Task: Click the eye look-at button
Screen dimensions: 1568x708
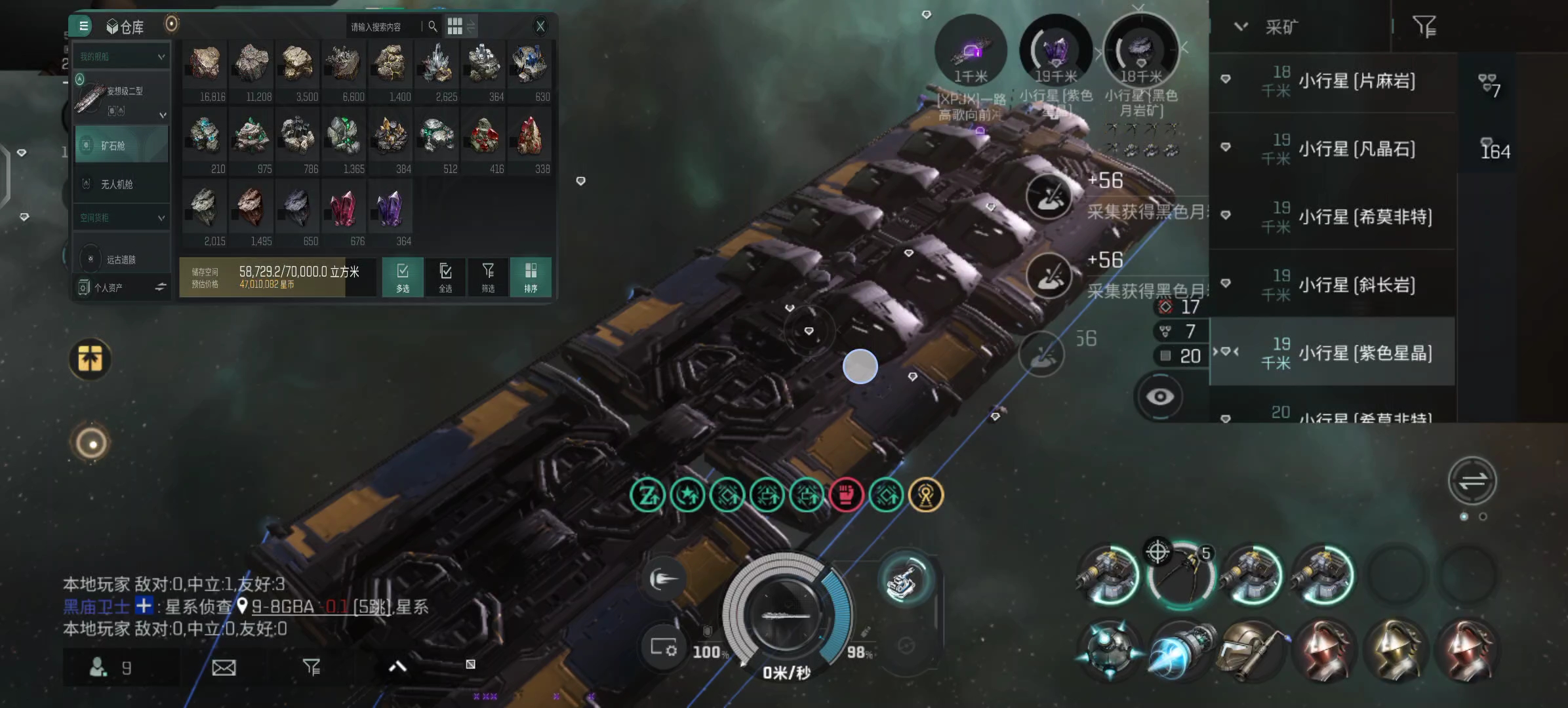Action: 1160,397
